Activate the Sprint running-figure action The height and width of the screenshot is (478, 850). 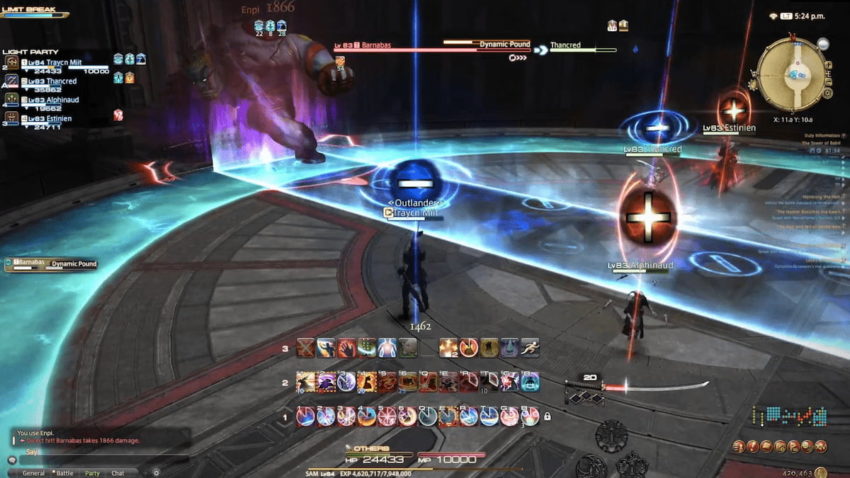click(529, 348)
